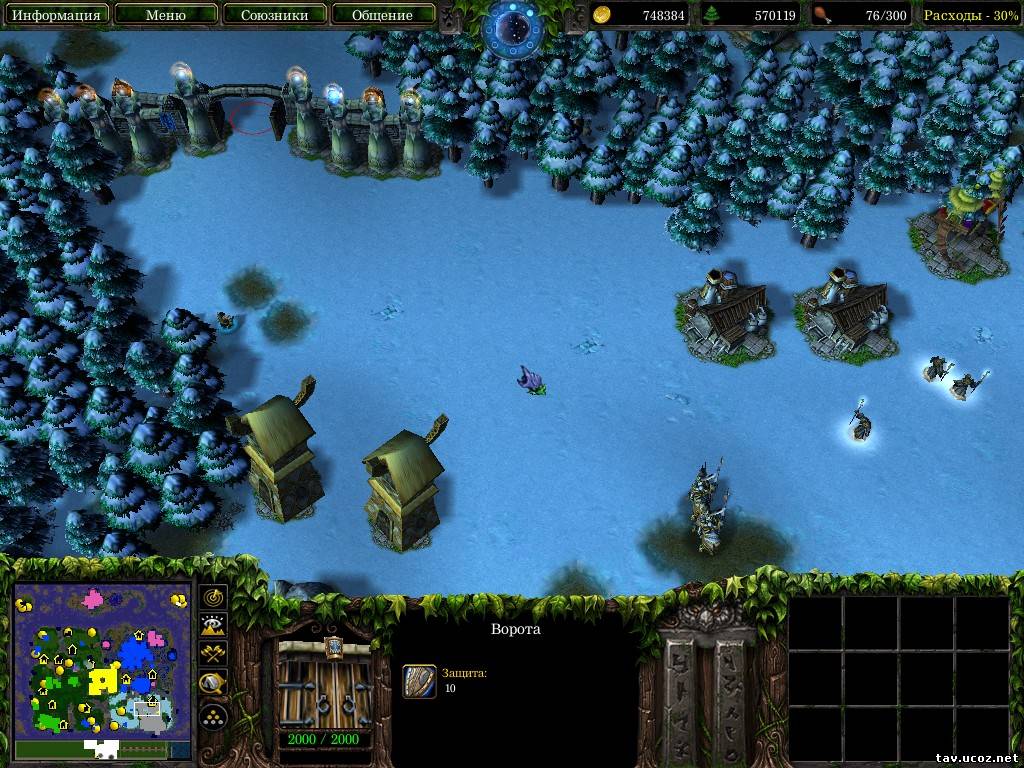Toggle creep camp display on minimap
1024x768 pixels.
(x=214, y=684)
